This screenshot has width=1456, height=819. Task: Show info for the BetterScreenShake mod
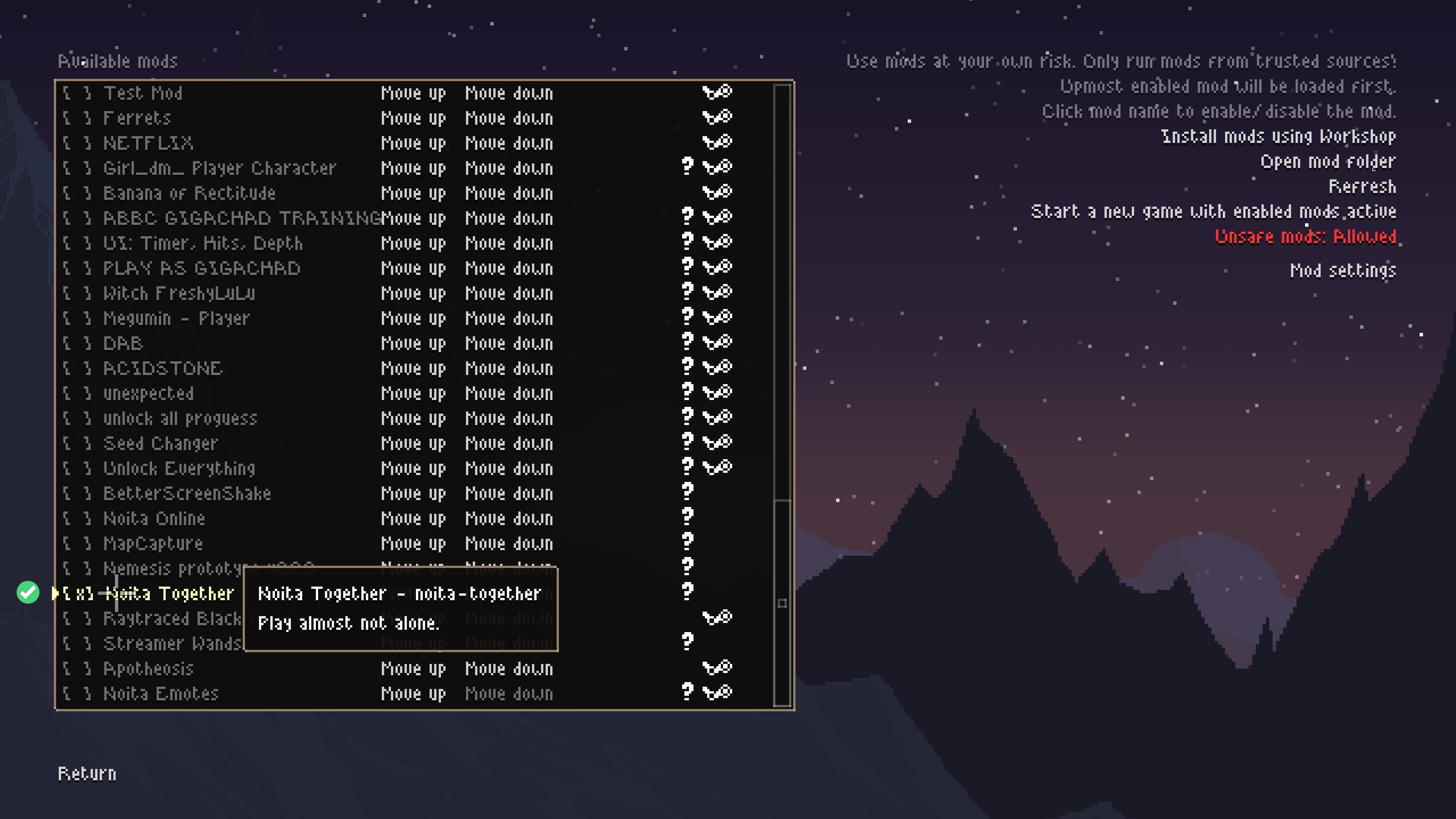click(x=687, y=492)
